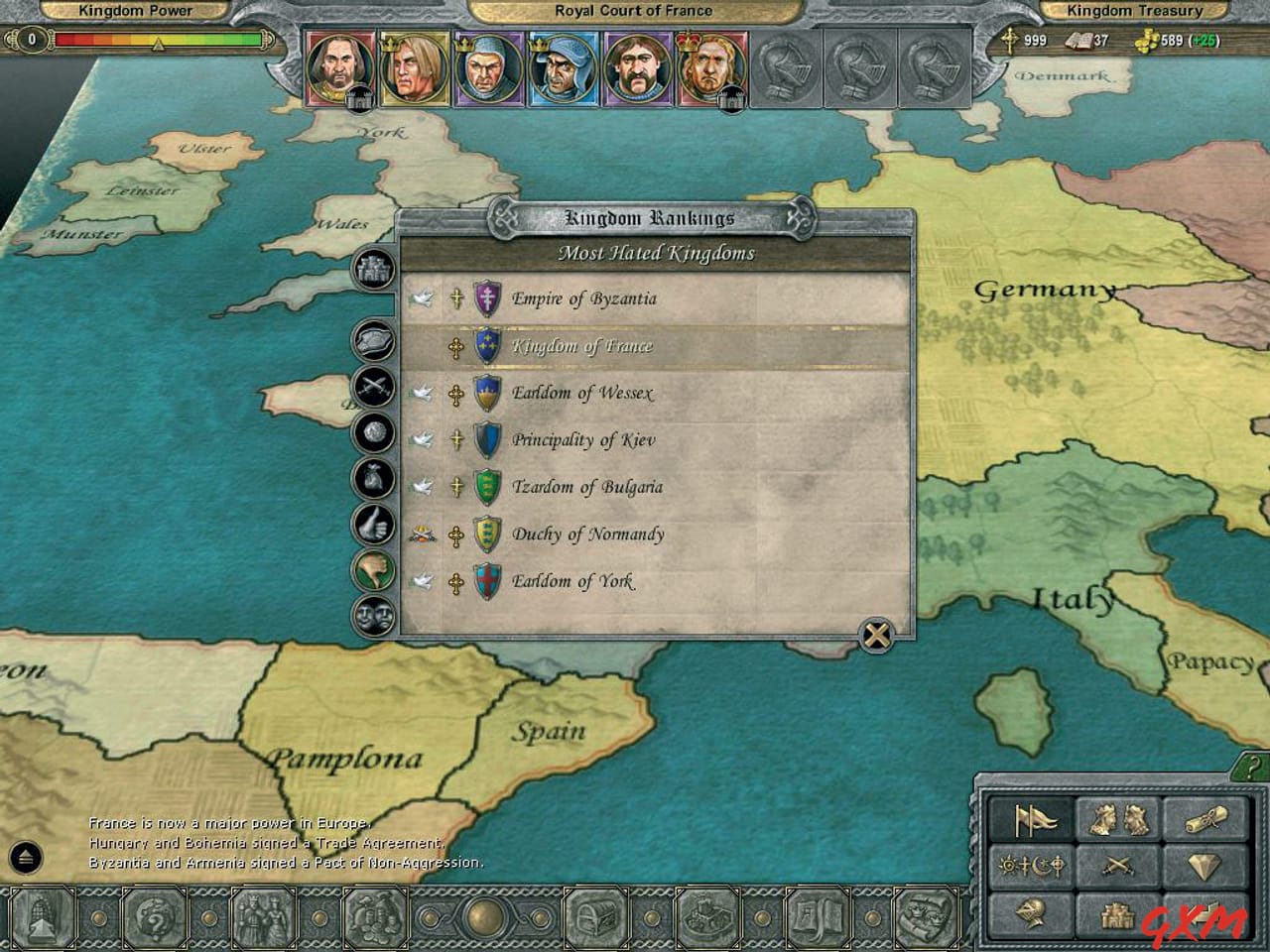
Task: Toggle the thumbs down hated kingdoms category
Action: pyautogui.click(x=372, y=571)
